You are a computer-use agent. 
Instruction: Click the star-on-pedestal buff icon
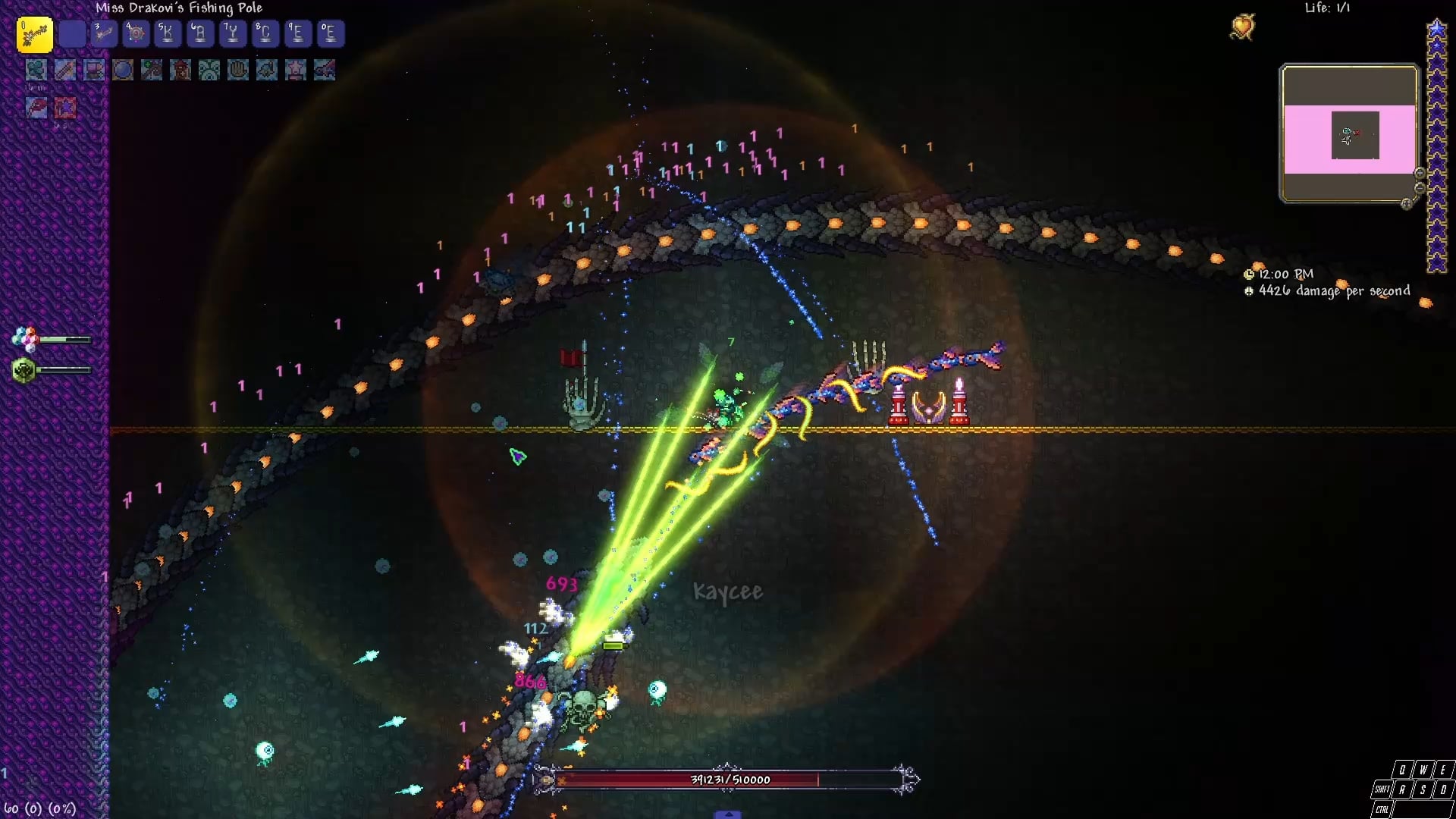pyautogui.click(x=296, y=71)
